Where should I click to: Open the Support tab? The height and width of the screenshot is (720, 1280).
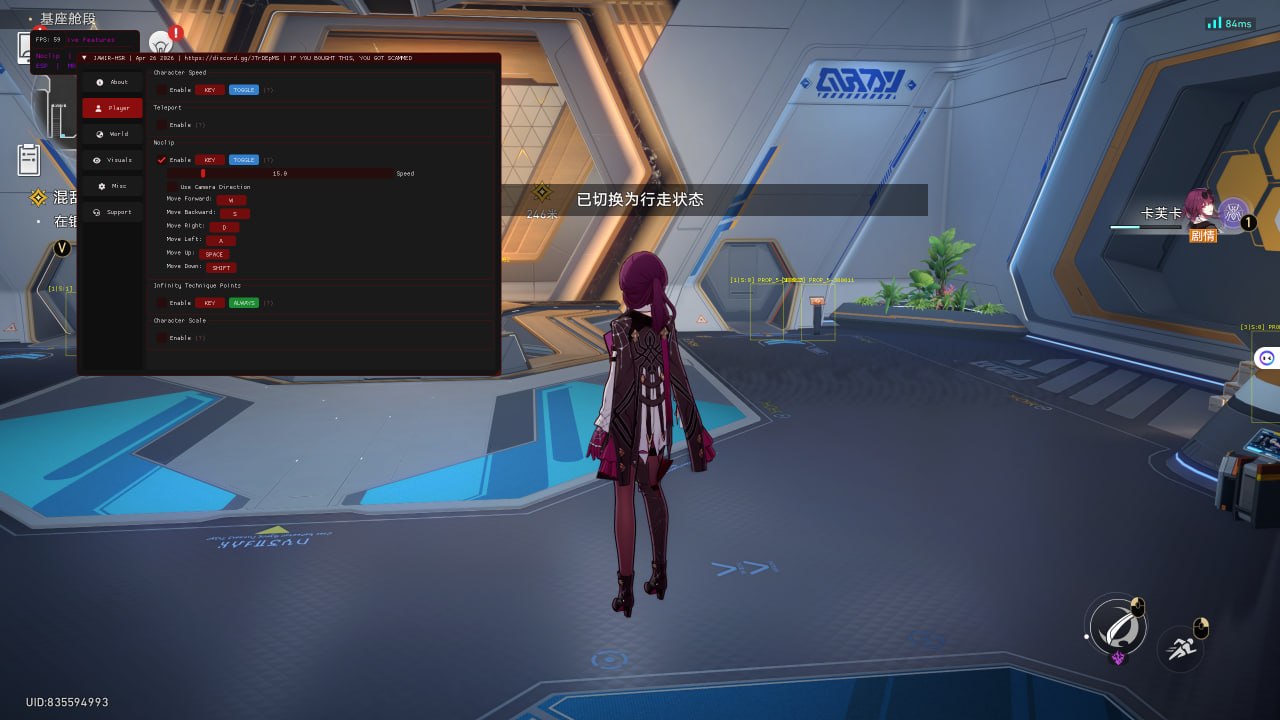(x=112, y=212)
